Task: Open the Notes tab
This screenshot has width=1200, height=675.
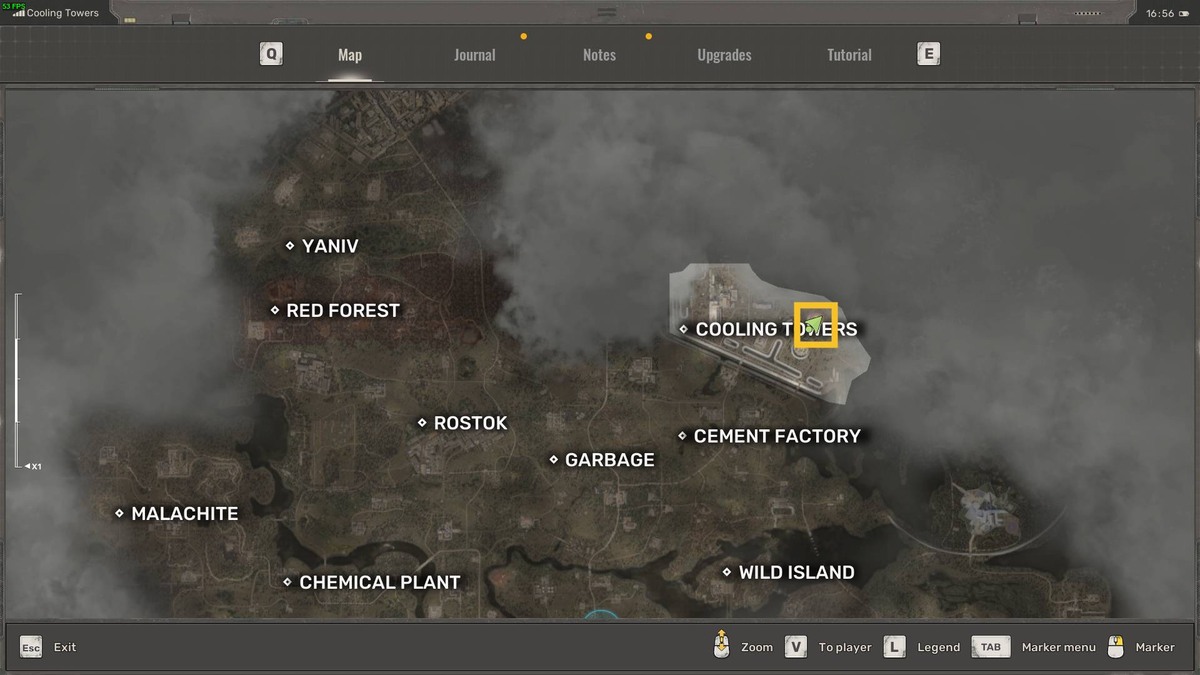Action: click(x=599, y=55)
